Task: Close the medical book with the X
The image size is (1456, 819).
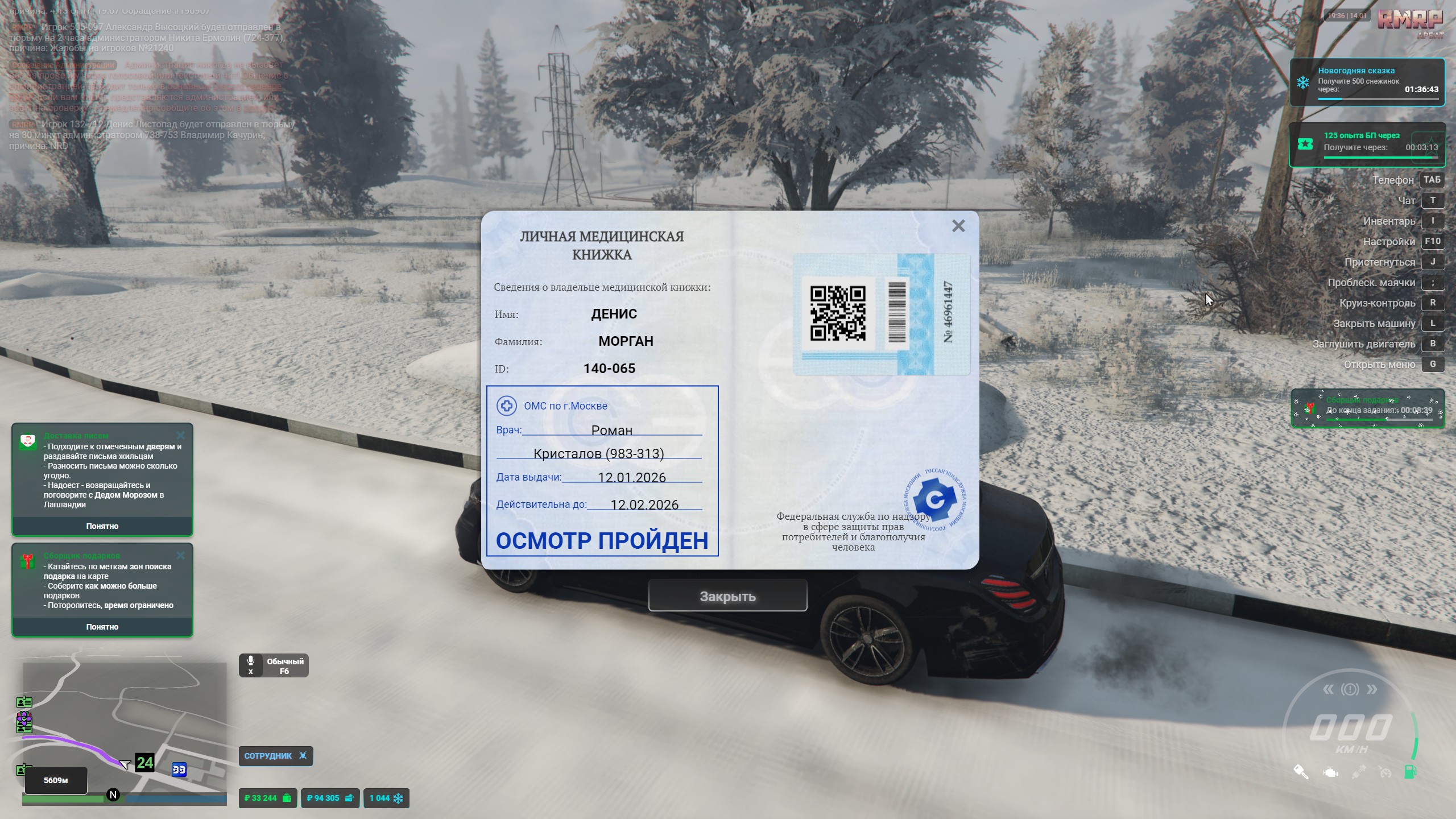Action: [958, 226]
